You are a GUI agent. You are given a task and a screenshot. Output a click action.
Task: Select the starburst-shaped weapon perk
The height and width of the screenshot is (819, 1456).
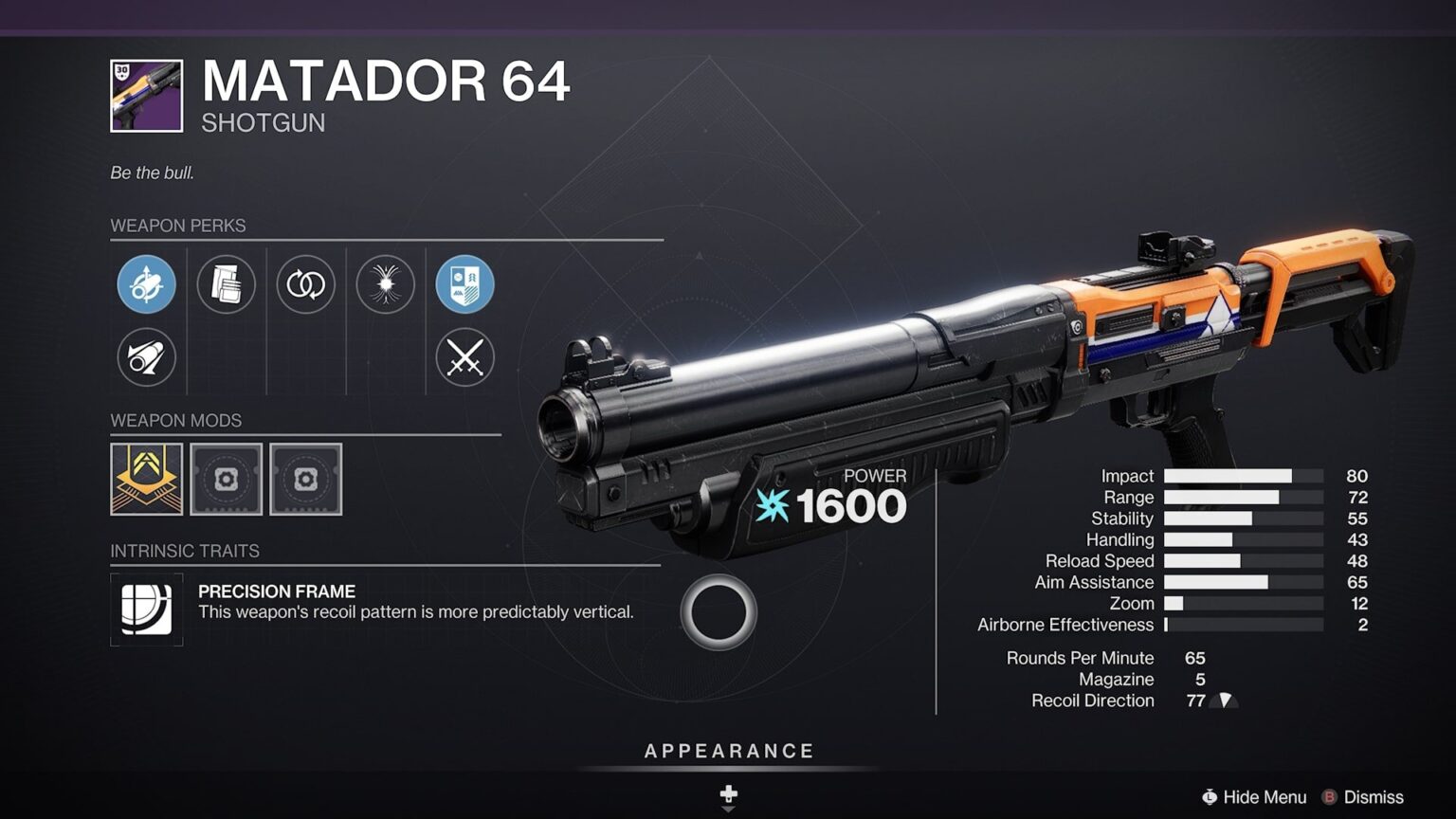(x=385, y=284)
